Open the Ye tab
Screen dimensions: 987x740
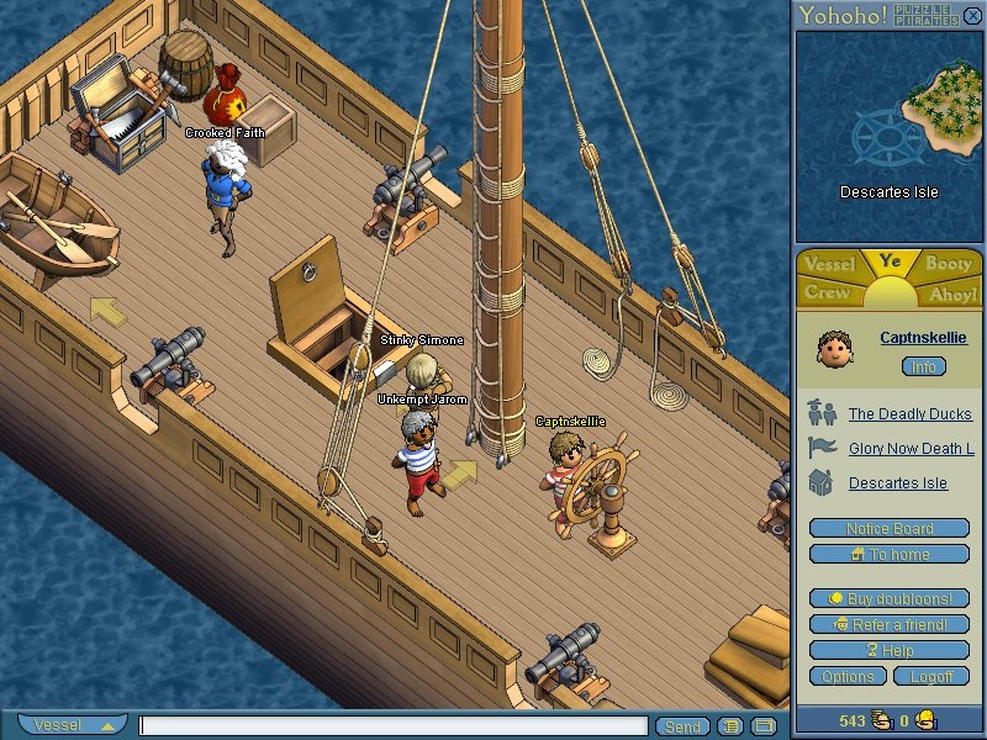[889, 262]
